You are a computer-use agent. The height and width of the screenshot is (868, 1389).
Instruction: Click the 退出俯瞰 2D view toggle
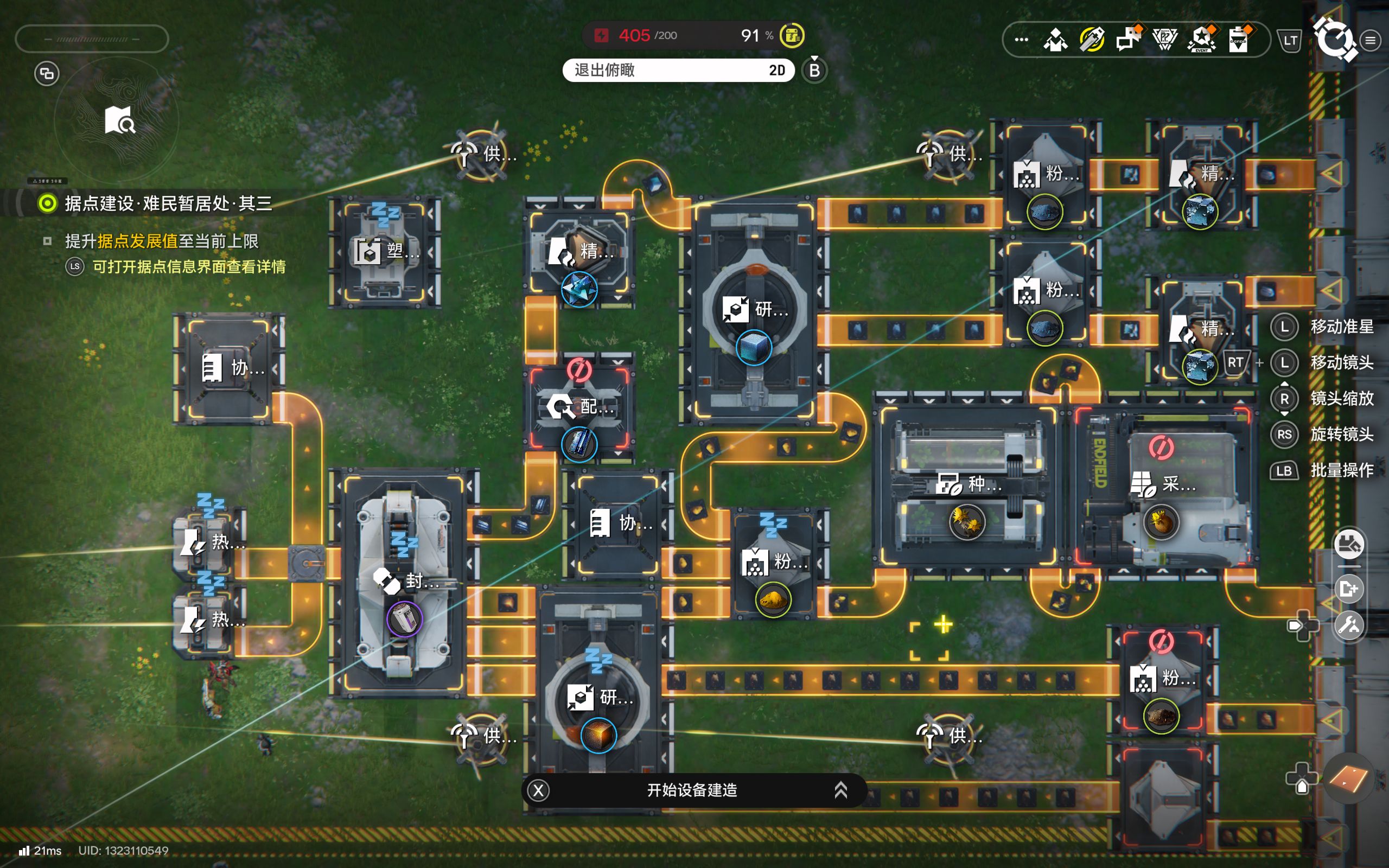click(678, 70)
